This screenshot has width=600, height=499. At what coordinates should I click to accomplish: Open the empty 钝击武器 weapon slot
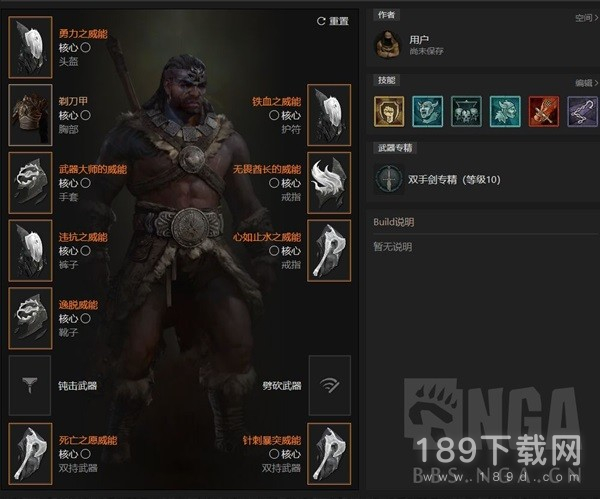30,385
